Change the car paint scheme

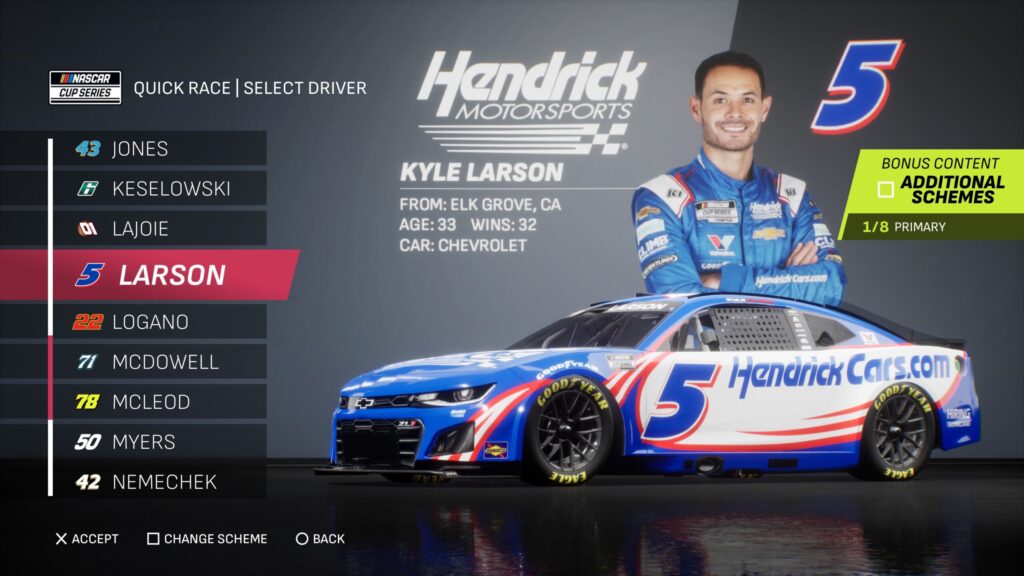click(207, 539)
